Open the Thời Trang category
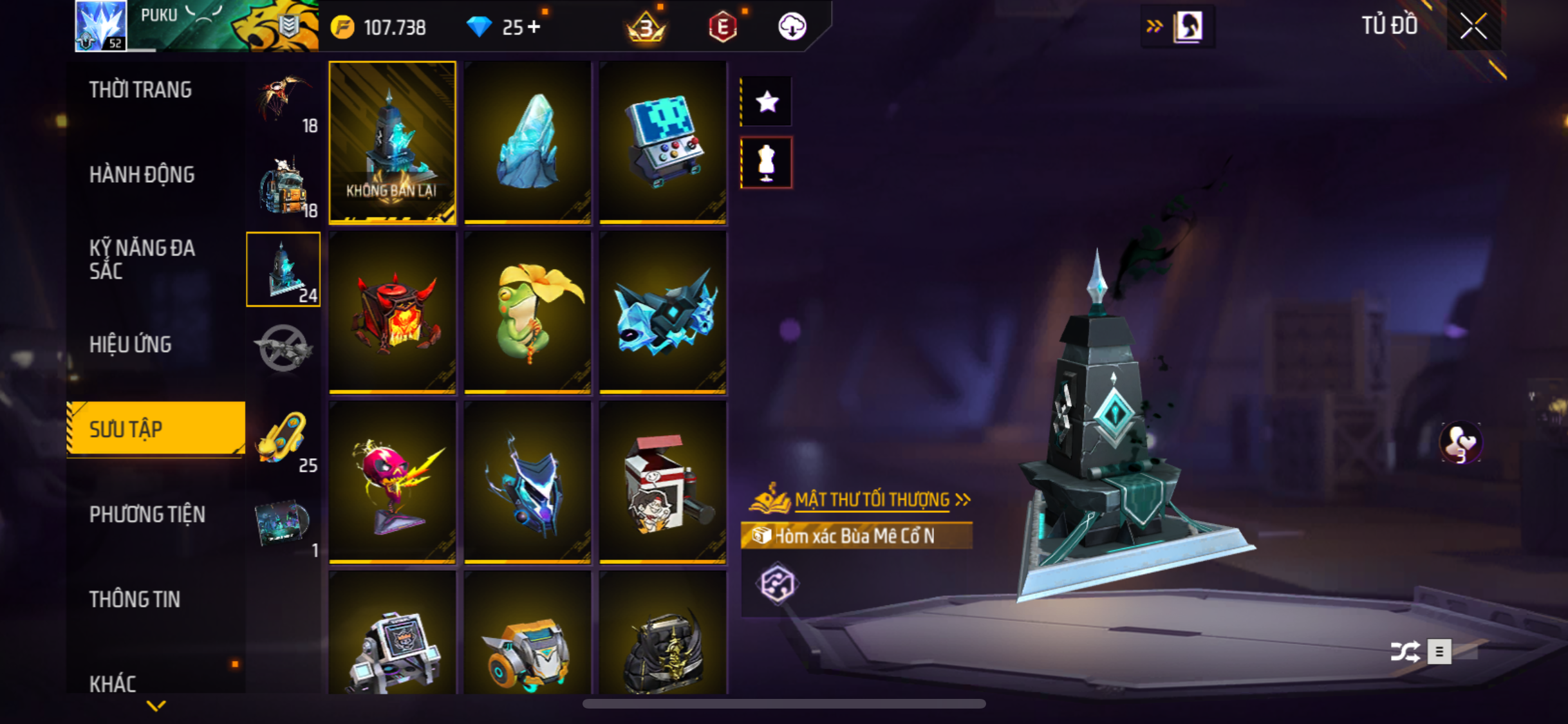Image resolution: width=1568 pixels, height=724 pixels. pyautogui.click(x=140, y=90)
